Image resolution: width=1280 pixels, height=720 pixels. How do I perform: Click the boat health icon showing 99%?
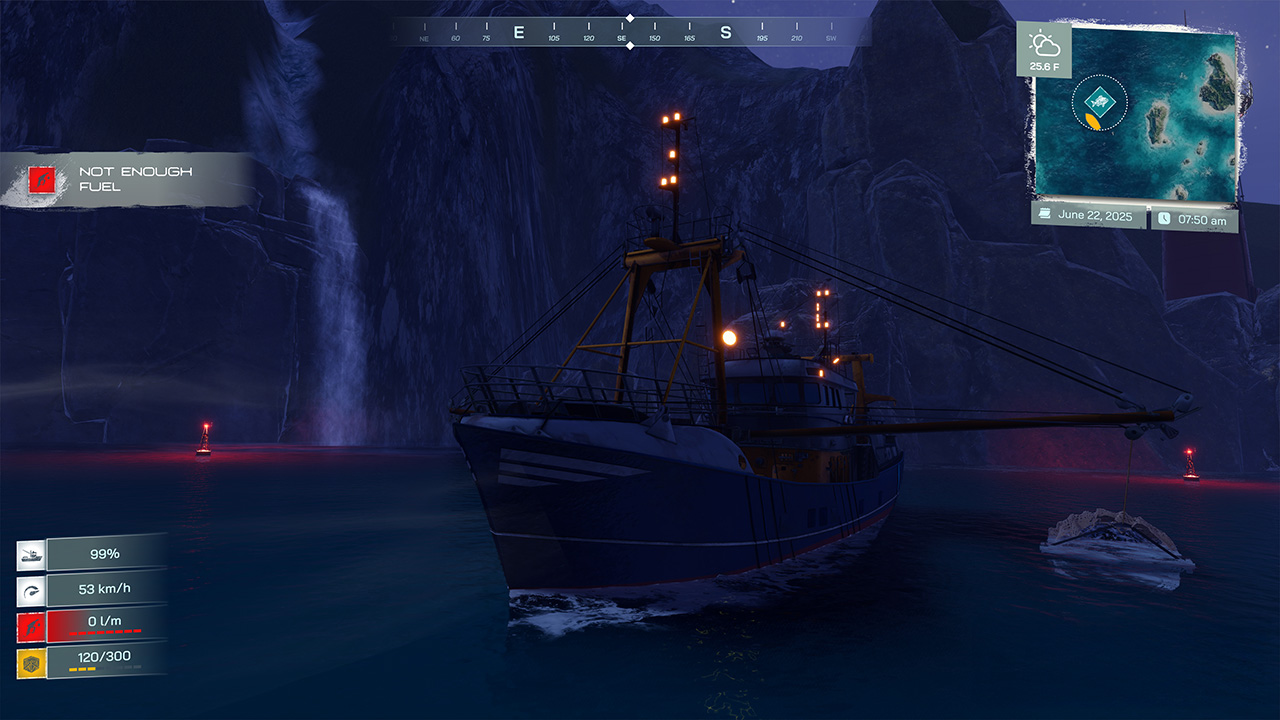(x=30, y=553)
